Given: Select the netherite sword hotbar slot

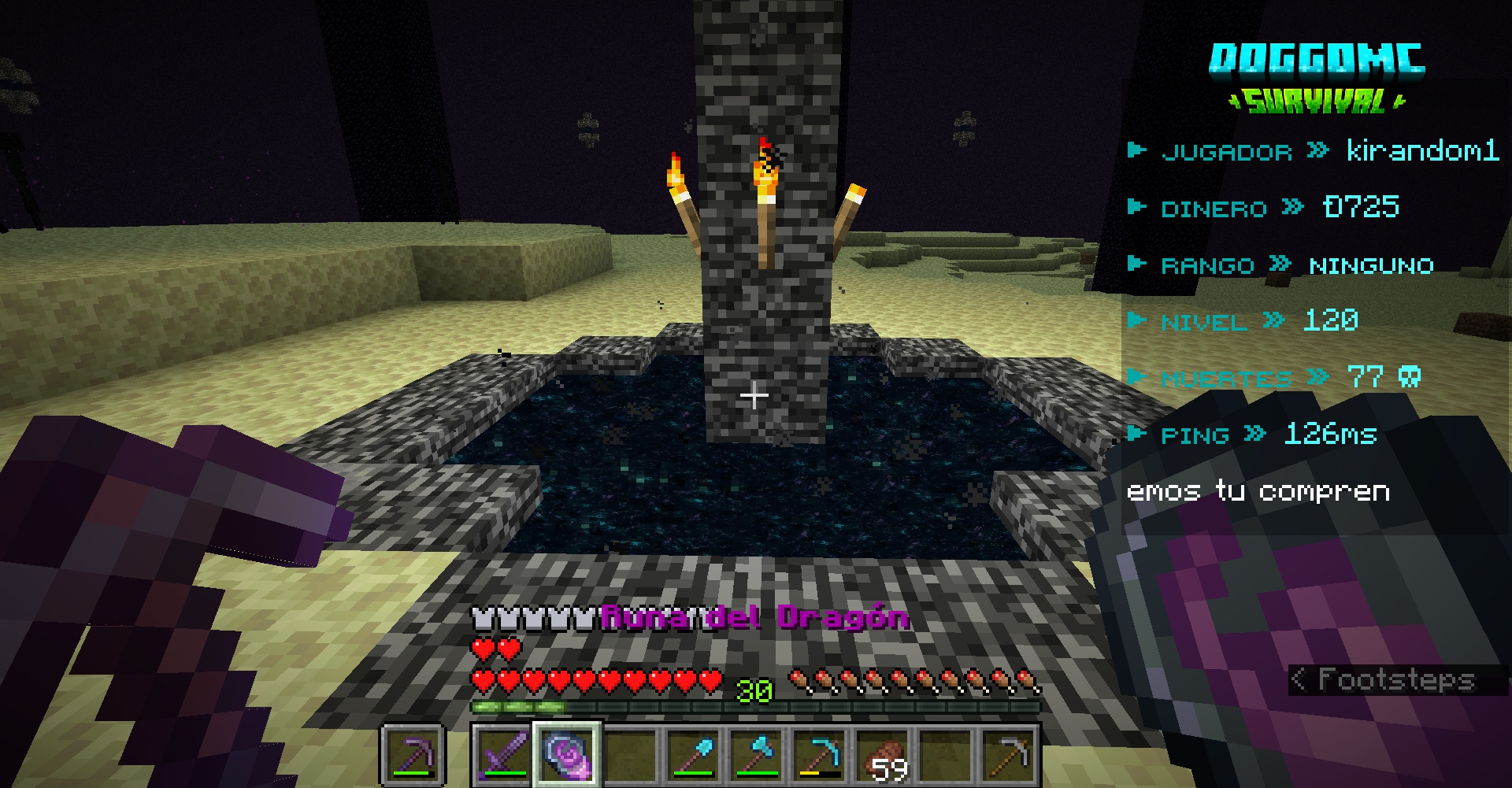Looking at the screenshot, I should (x=504, y=755).
